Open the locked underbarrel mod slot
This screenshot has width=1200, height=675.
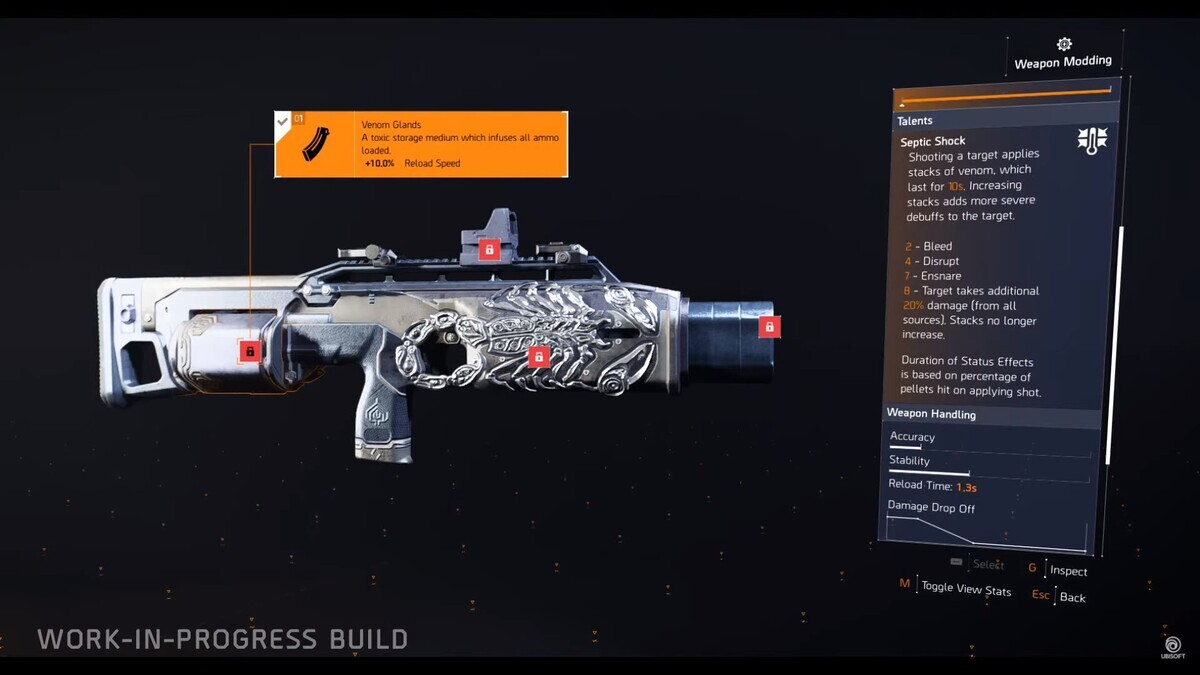tap(539, 356)
